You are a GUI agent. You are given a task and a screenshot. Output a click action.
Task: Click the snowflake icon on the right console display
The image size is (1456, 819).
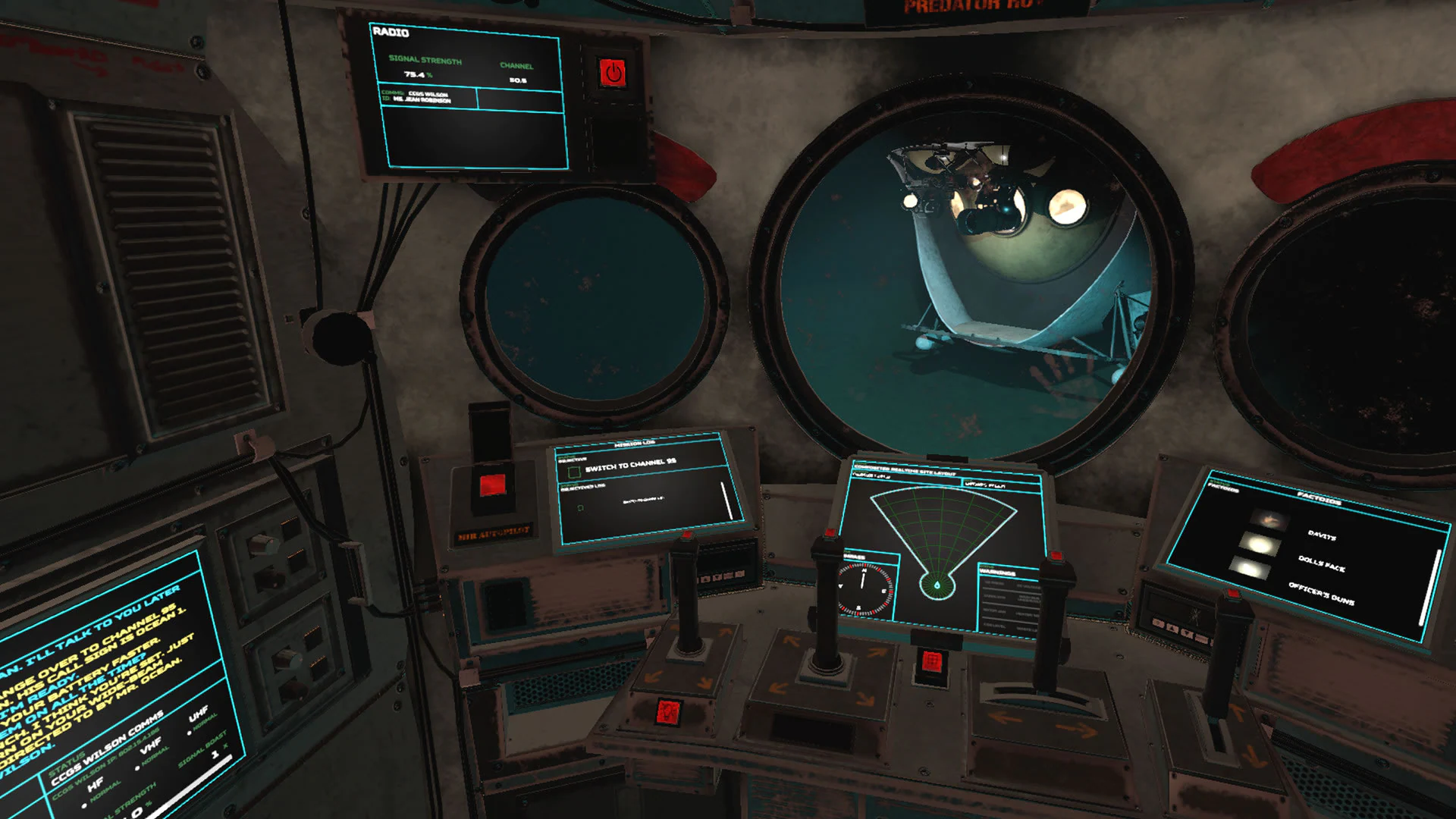pos(1196,613)
